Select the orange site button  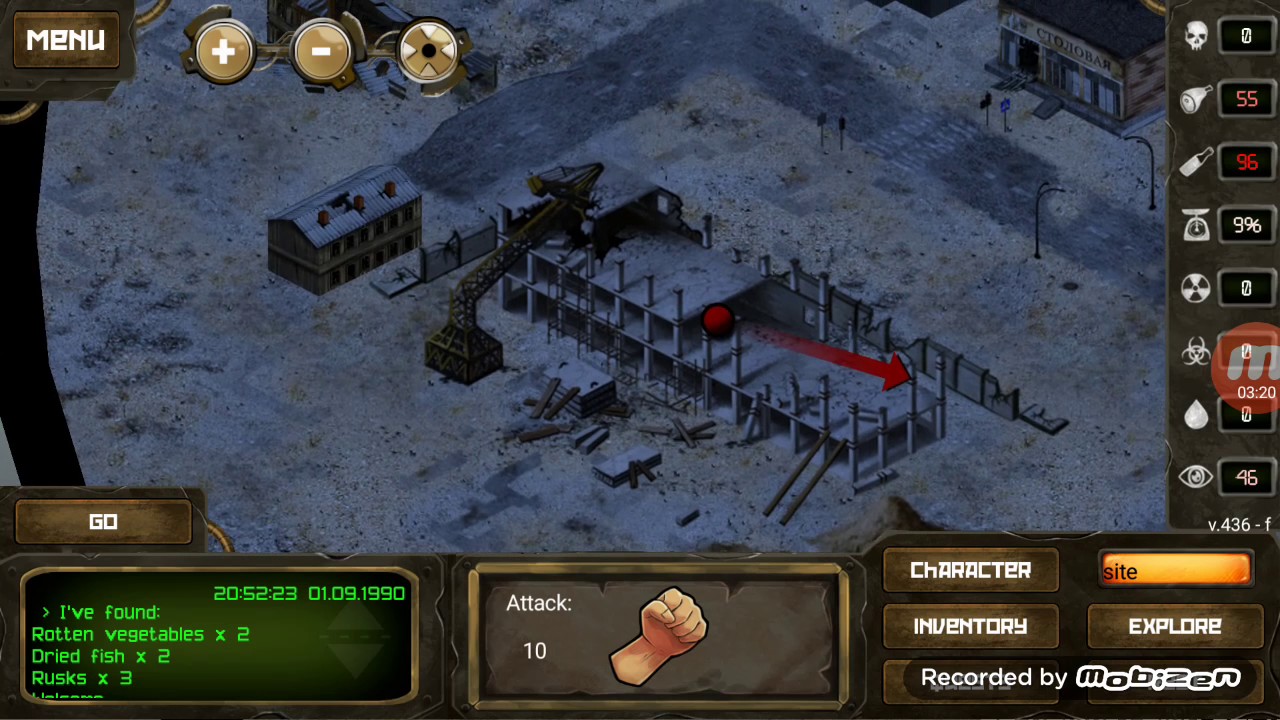pyautogui.click(x=1174, y=570)
